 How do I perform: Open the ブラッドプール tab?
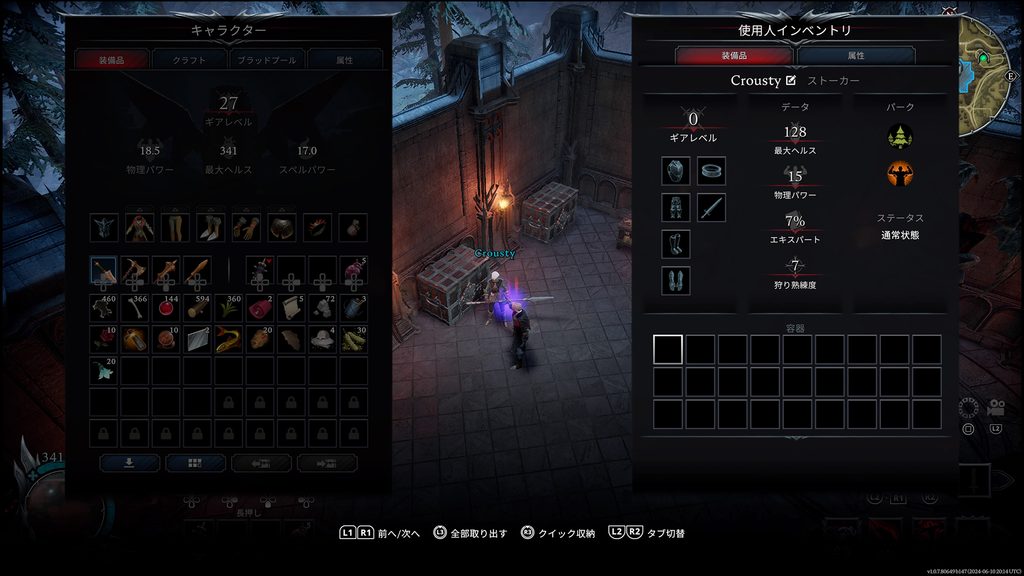coord(266,60)
